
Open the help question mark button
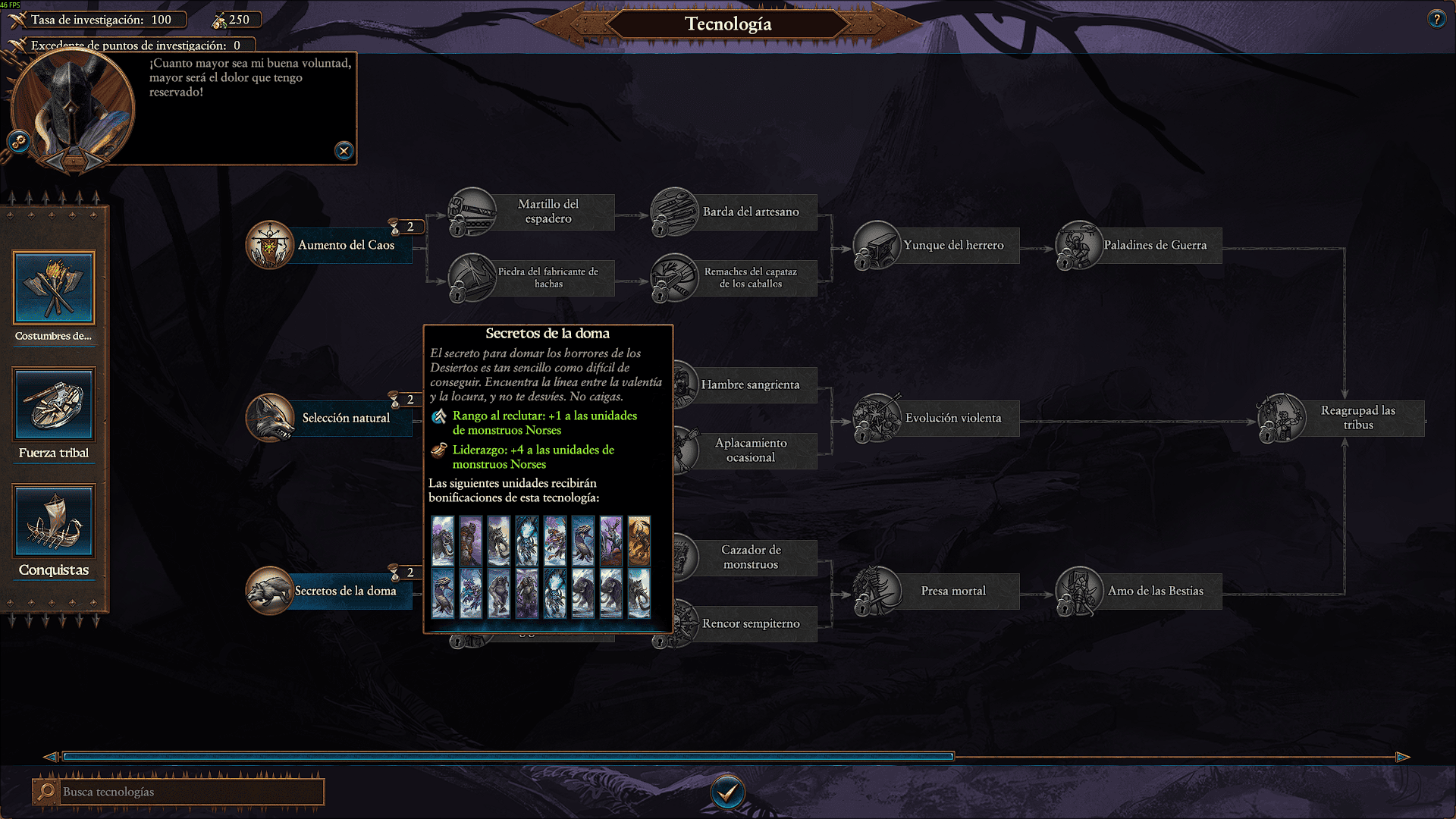(x=1436, y=20)
